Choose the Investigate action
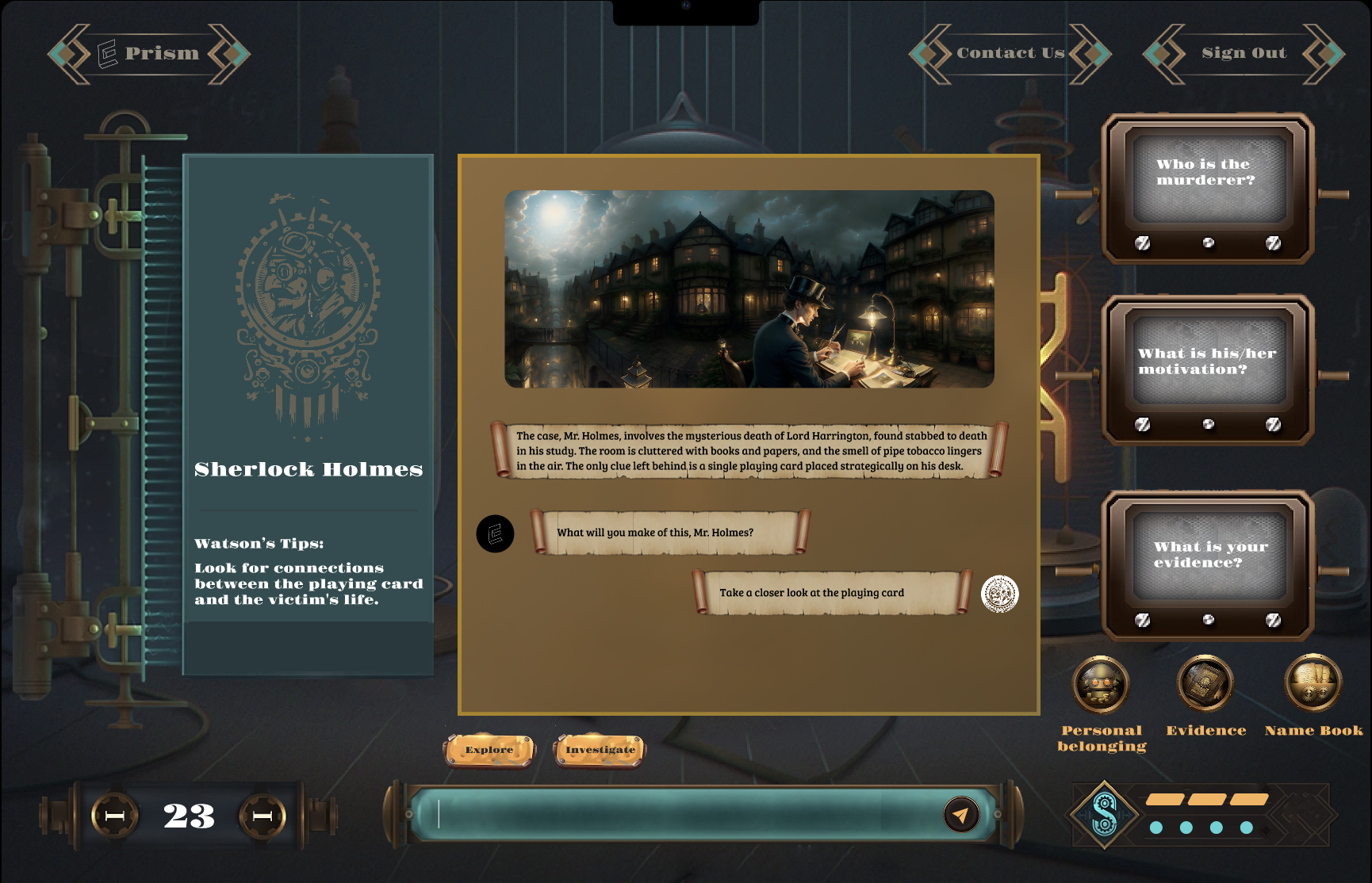The height and width of the screenshot is (883, 1372). coord(600,750)
